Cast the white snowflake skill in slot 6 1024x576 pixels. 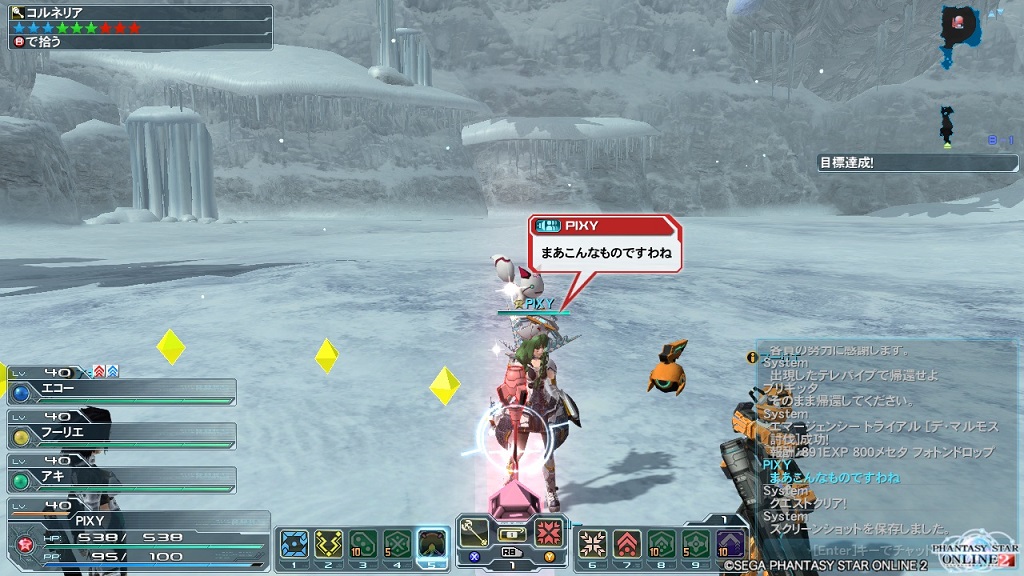click(x=592, y=543)
